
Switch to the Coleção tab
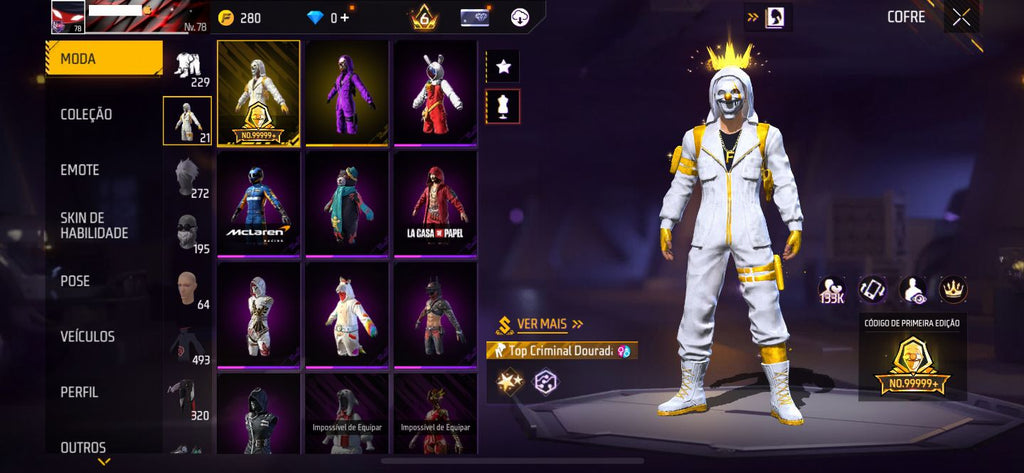click(86, 115)
